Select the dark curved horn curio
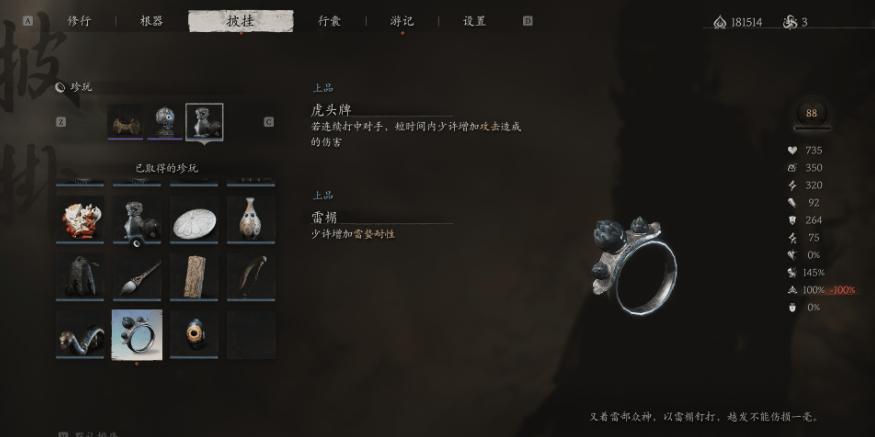 point(250,274)
